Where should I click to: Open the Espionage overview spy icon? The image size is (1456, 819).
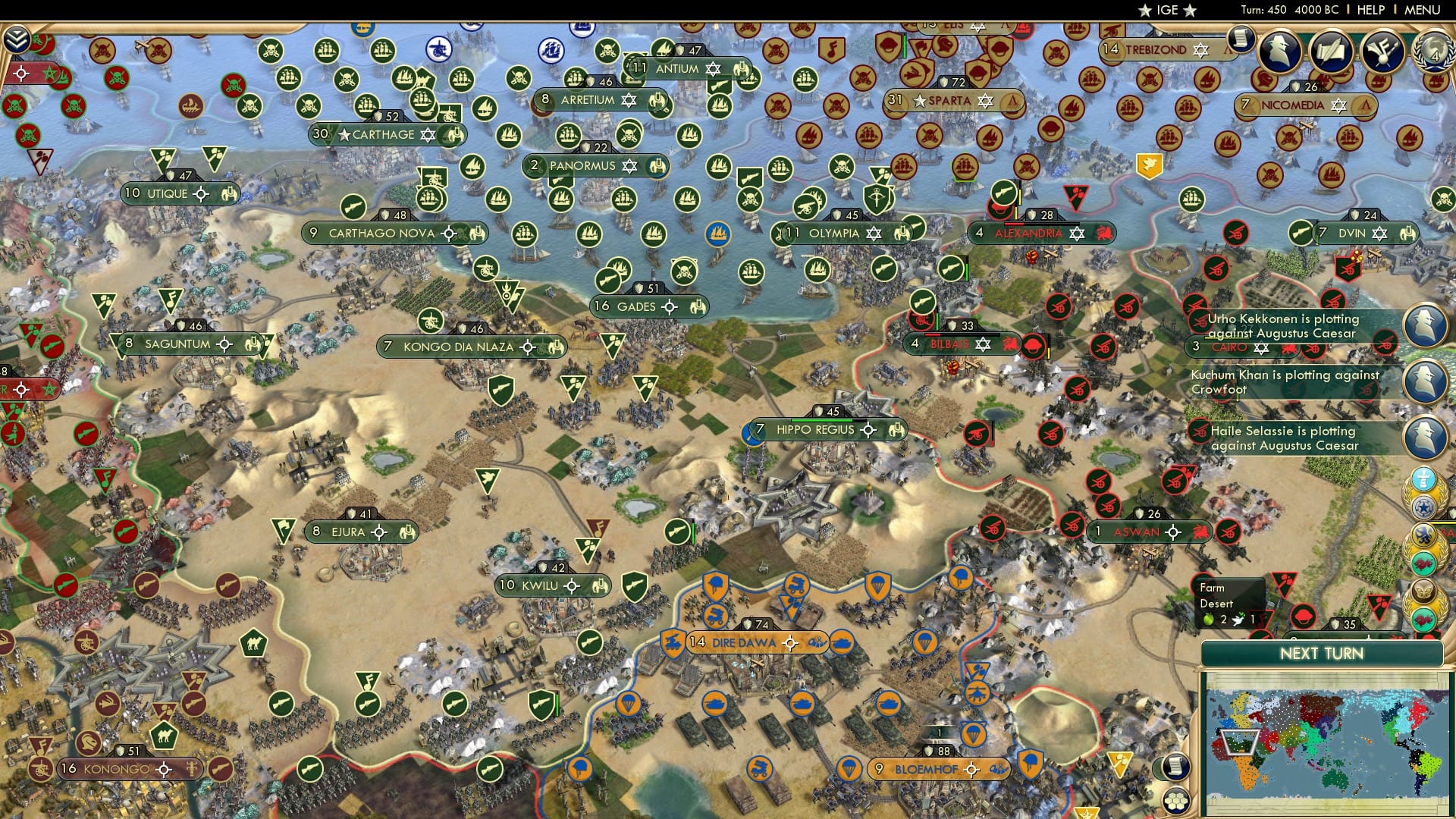pyautogui.click(x=1281, y=51)
